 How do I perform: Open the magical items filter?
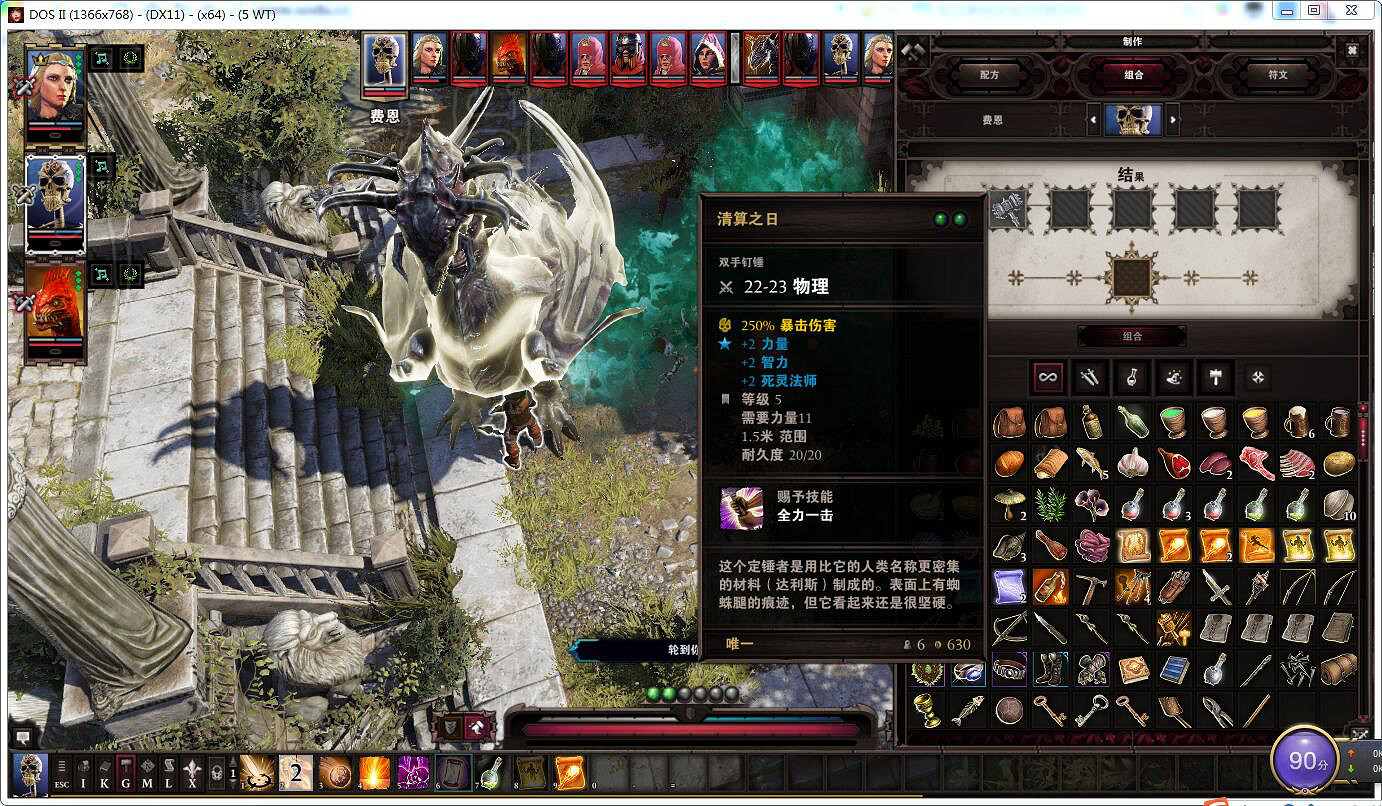pos(1174,377)
